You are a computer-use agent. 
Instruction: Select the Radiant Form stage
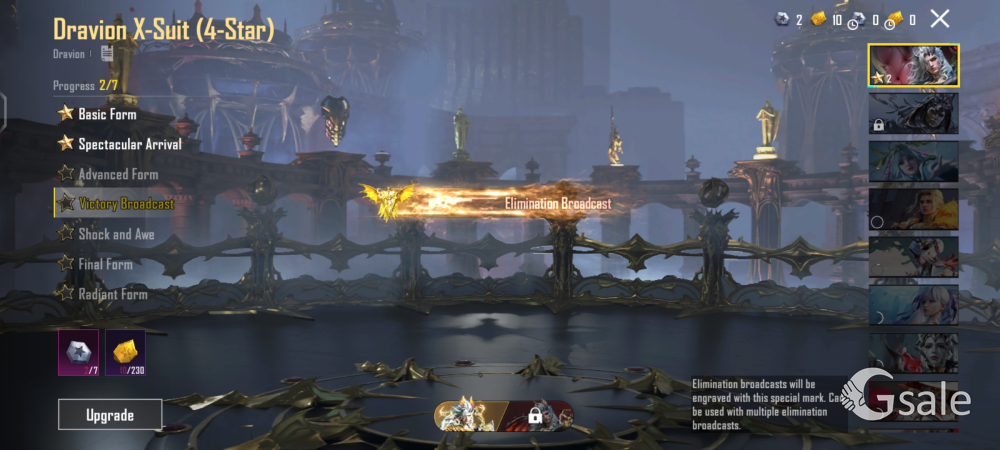(x=112, y=294)
